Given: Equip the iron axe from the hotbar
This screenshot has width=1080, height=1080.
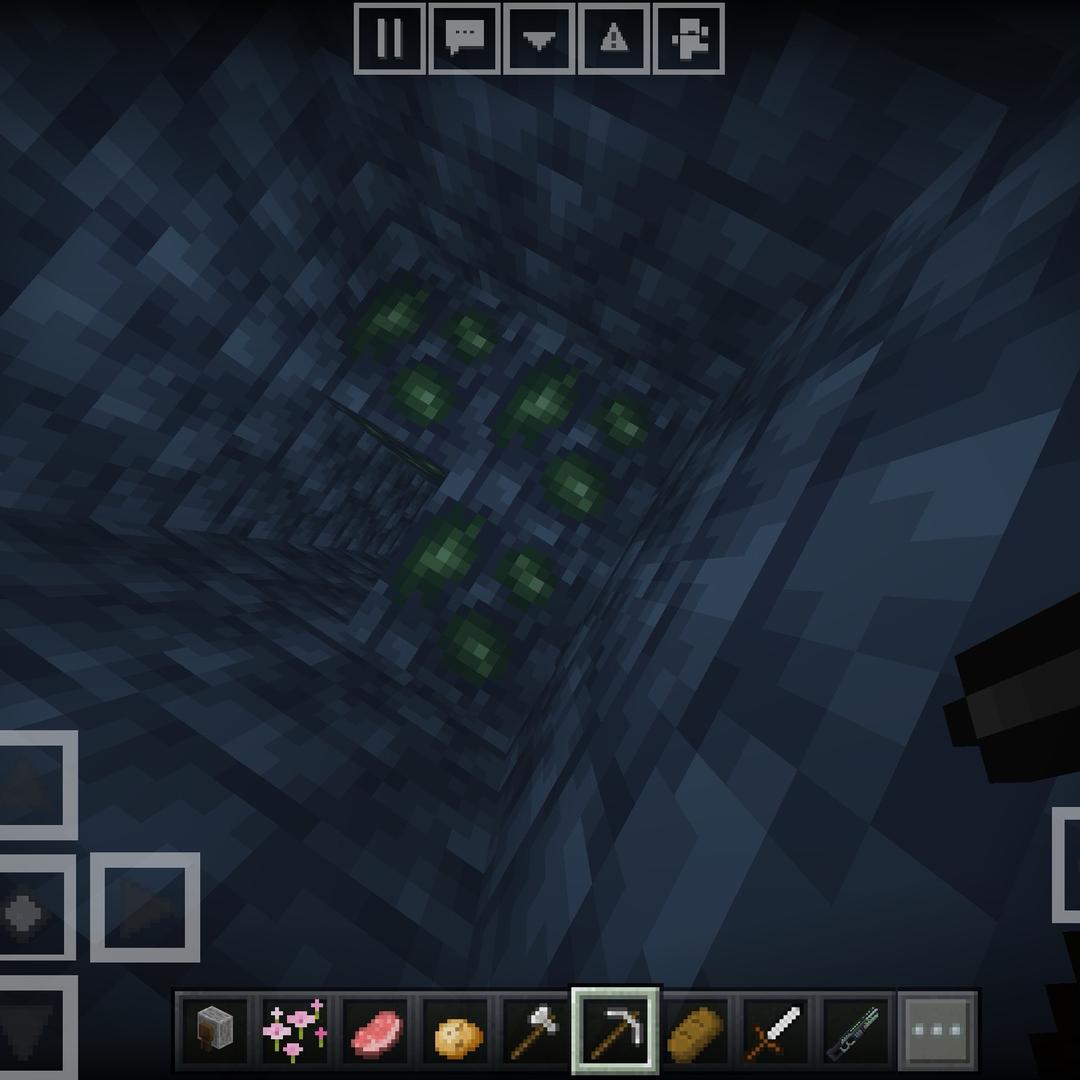Looking at the screenshot, I should coord(535,1031).
